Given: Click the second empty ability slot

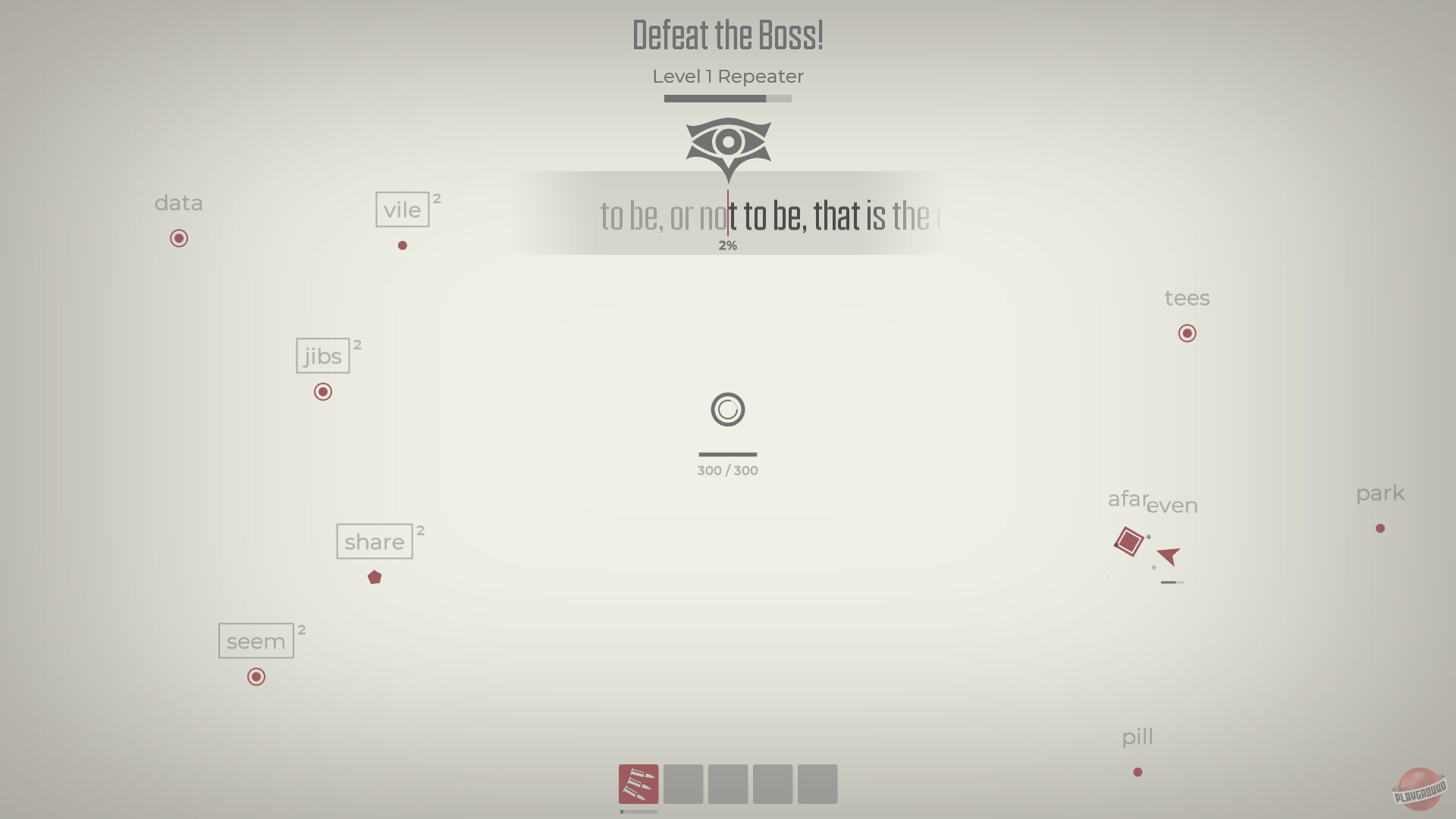Looking at the screenshot, I should point(682,784).
